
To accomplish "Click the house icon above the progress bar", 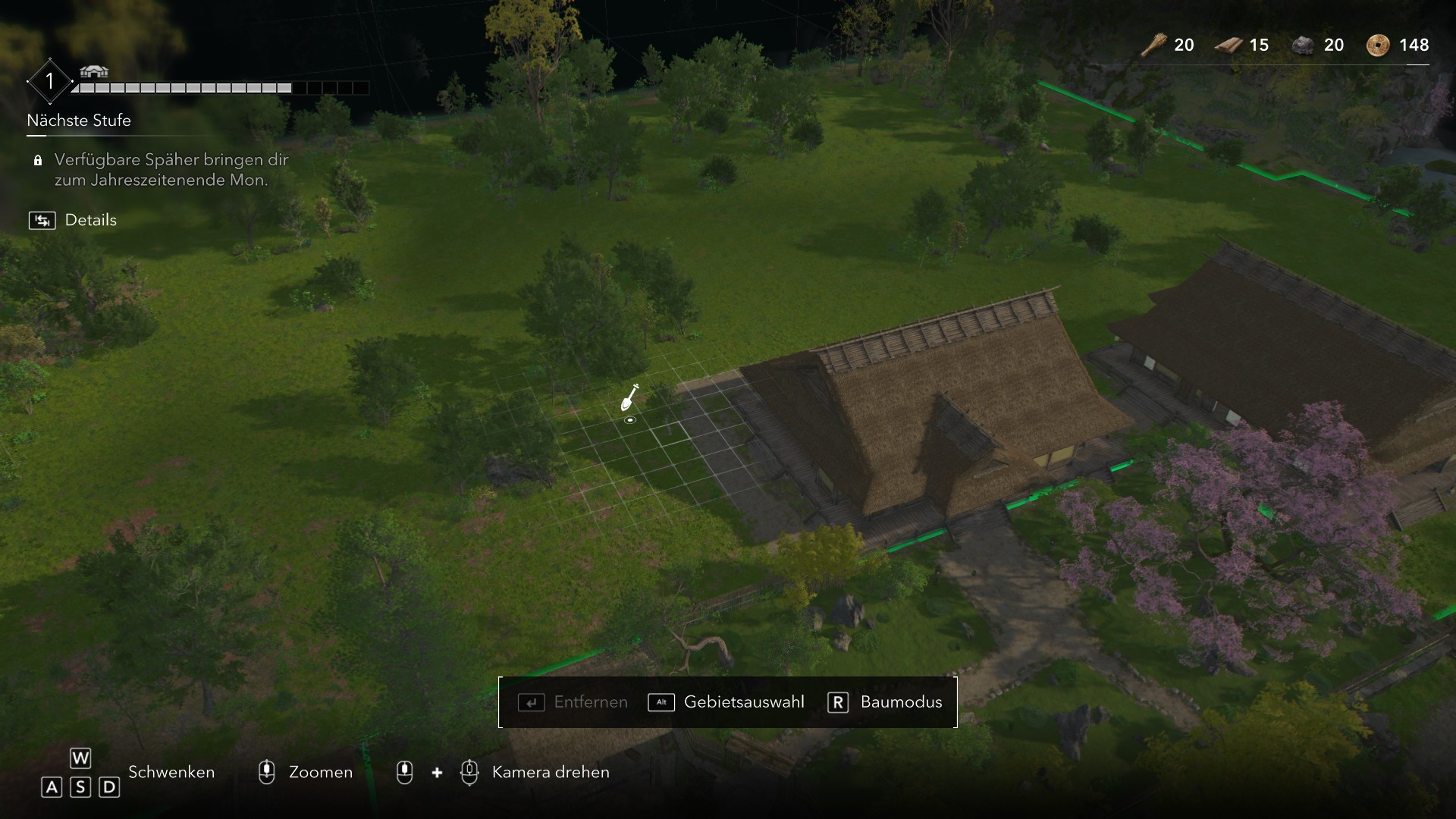I will (x=93, y=73).
